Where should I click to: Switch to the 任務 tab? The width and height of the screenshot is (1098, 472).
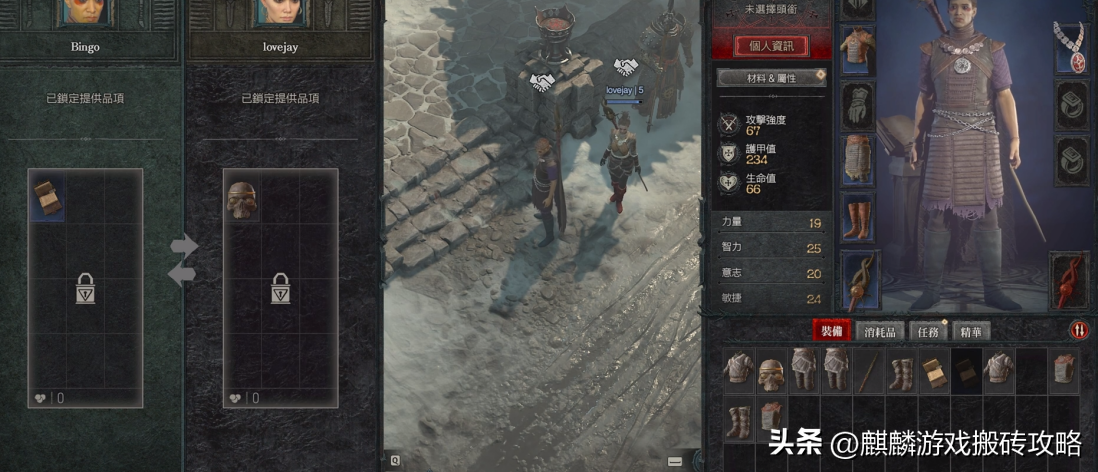[927, 332]
